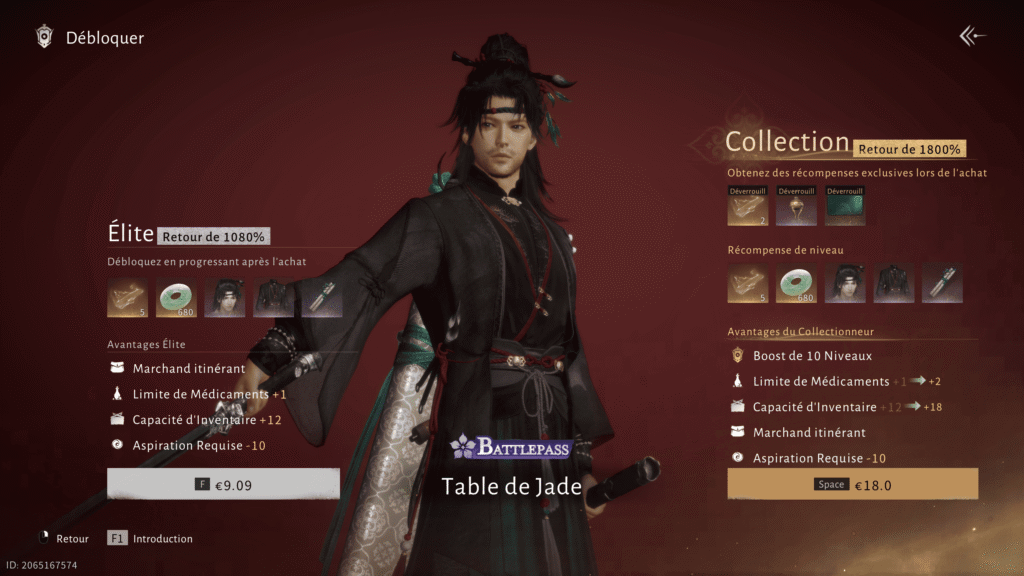1024x576 pixels.
Task: Purchase the Collection pass for €18.0
Action: click(852, 484)
